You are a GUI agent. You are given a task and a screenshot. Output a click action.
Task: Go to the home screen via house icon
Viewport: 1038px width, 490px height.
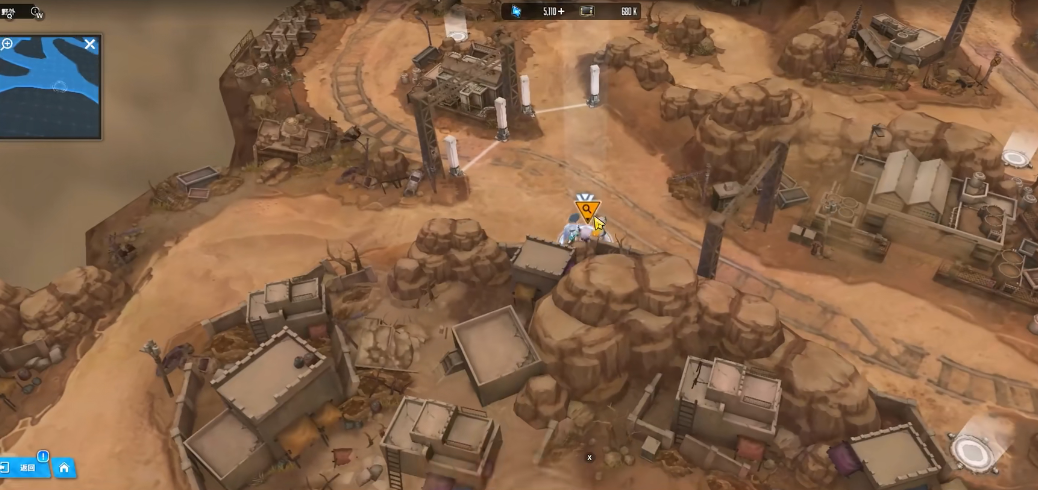(x=64, y=467)
